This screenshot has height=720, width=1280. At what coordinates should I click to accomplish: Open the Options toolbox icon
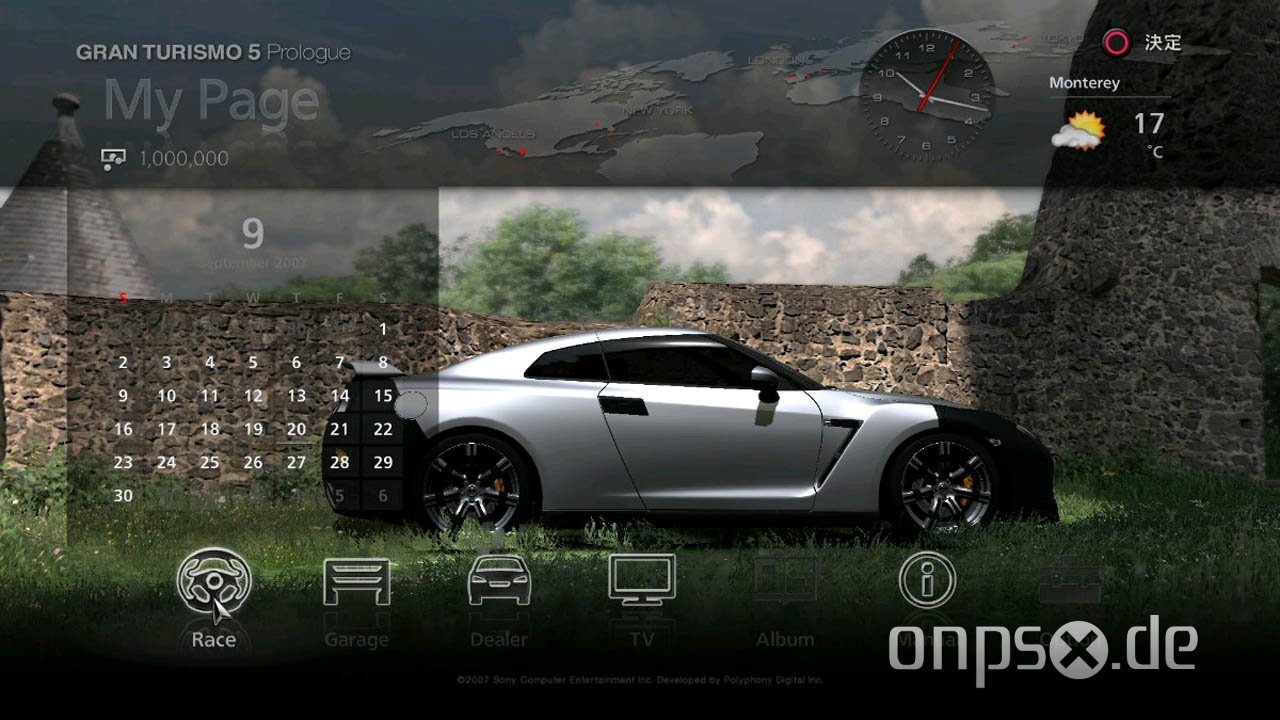pos(1069,578)
